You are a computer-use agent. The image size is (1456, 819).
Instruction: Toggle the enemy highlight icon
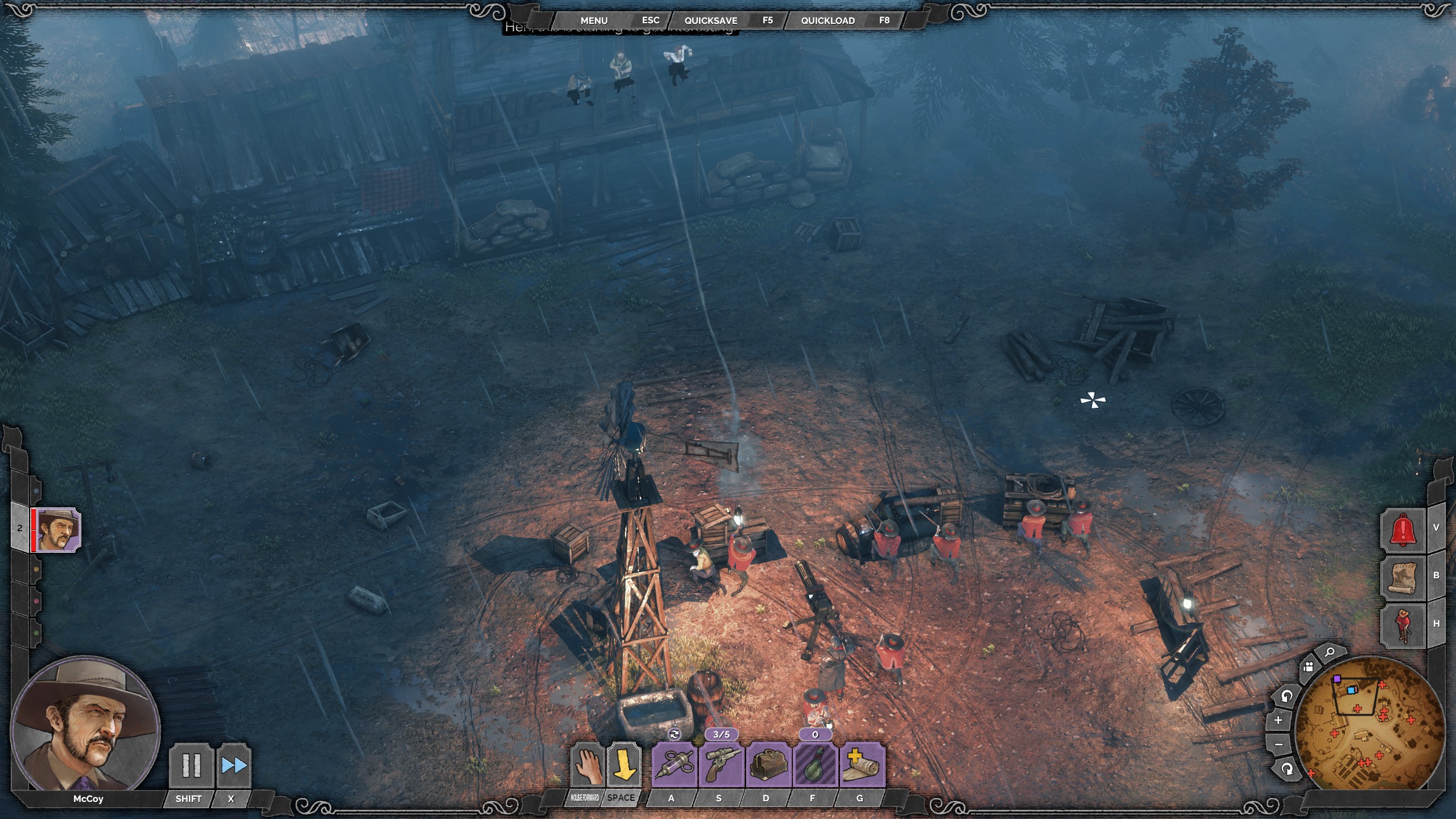[x=1403, y=625]
